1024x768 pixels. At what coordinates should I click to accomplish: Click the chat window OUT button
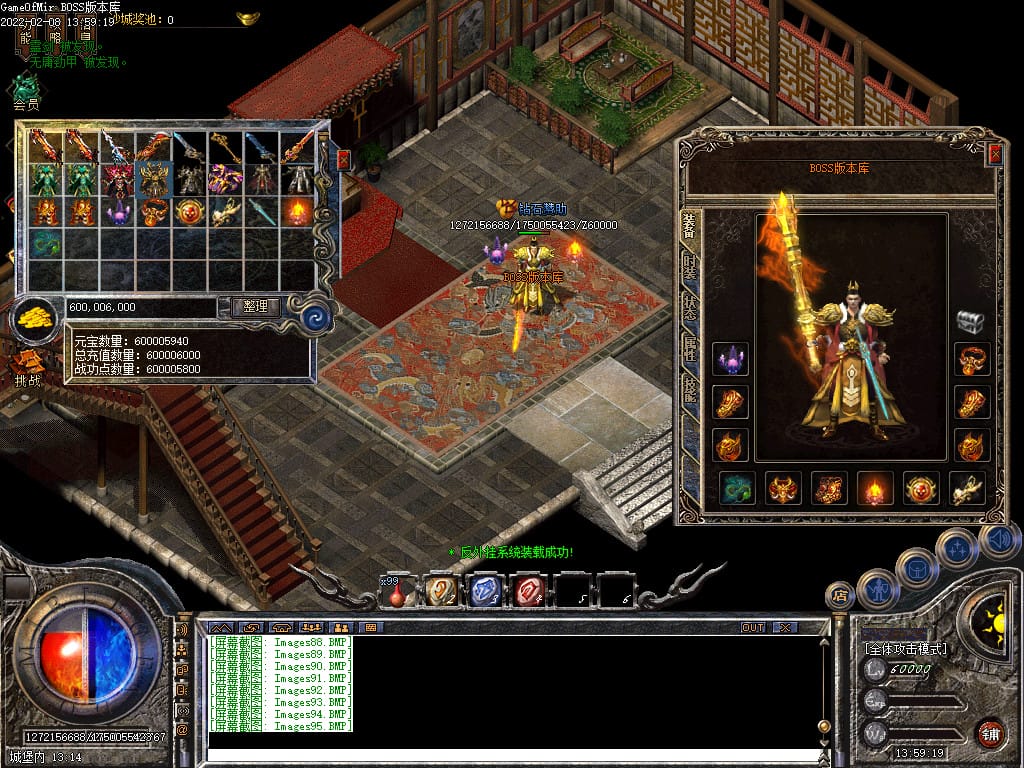(x=753, y=627)
